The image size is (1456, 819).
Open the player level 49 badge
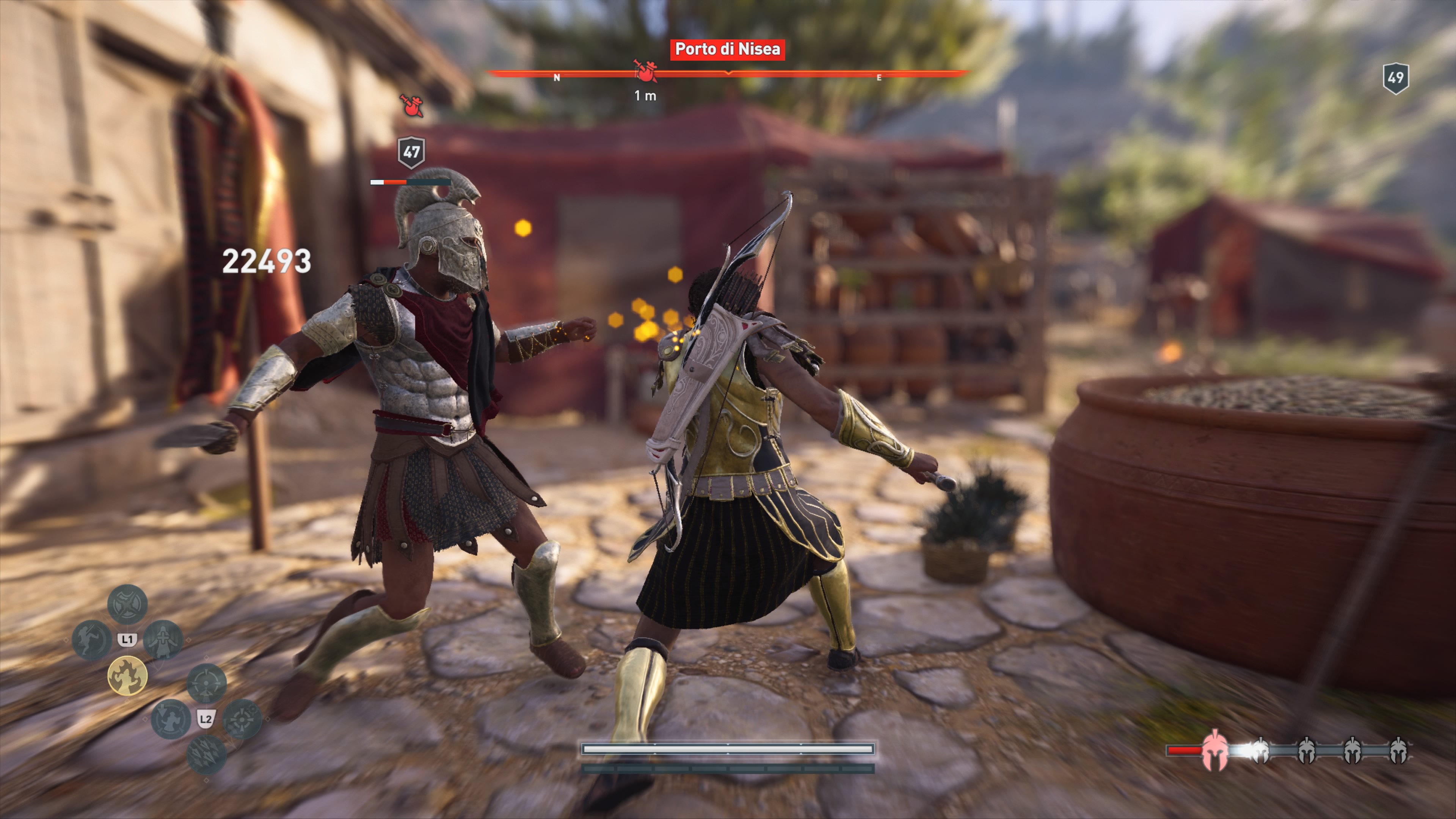coord(1395,78)
